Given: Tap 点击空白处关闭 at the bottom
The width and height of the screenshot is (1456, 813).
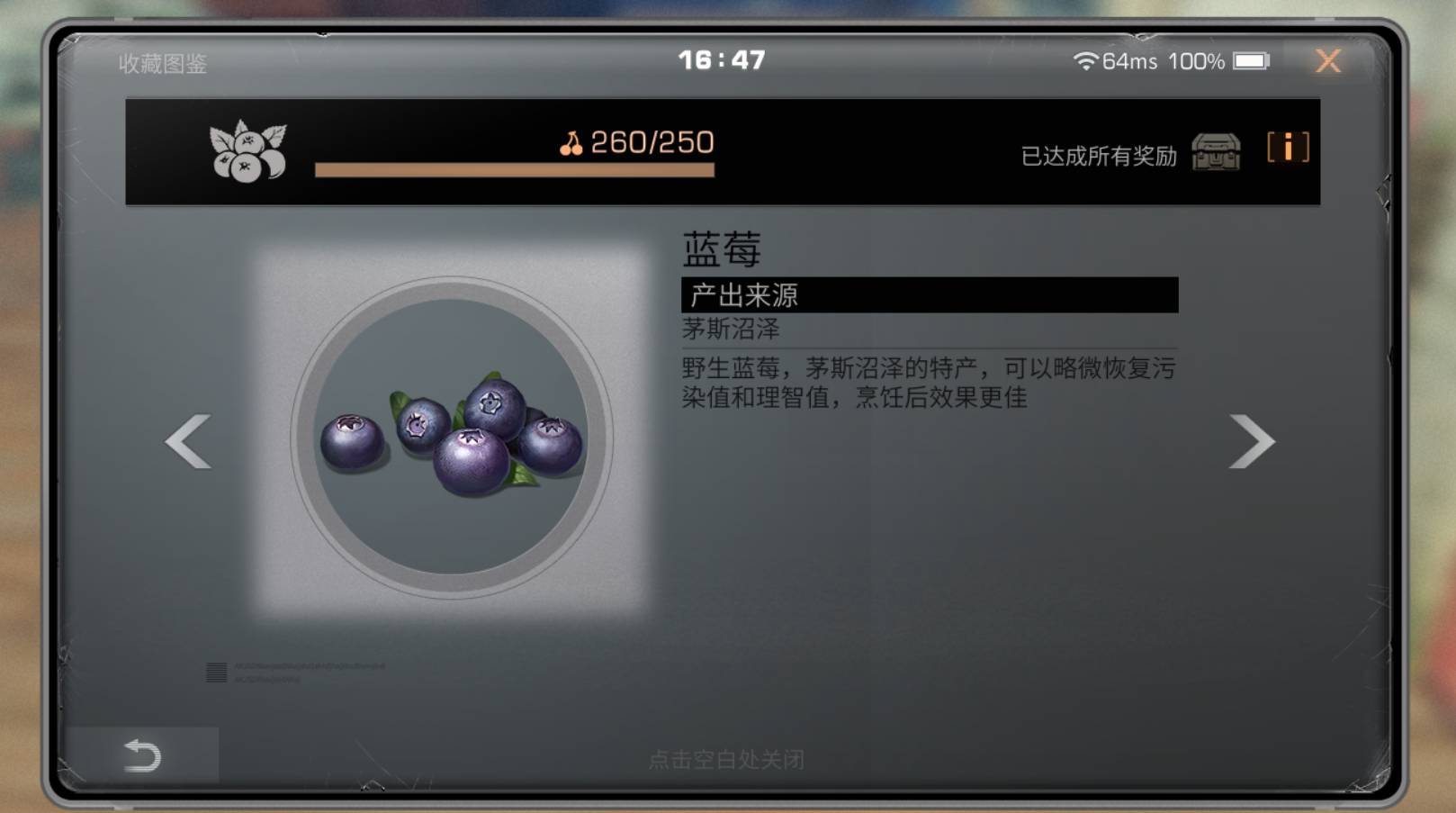Looking at the screenshot, I should tap(727, 761).
